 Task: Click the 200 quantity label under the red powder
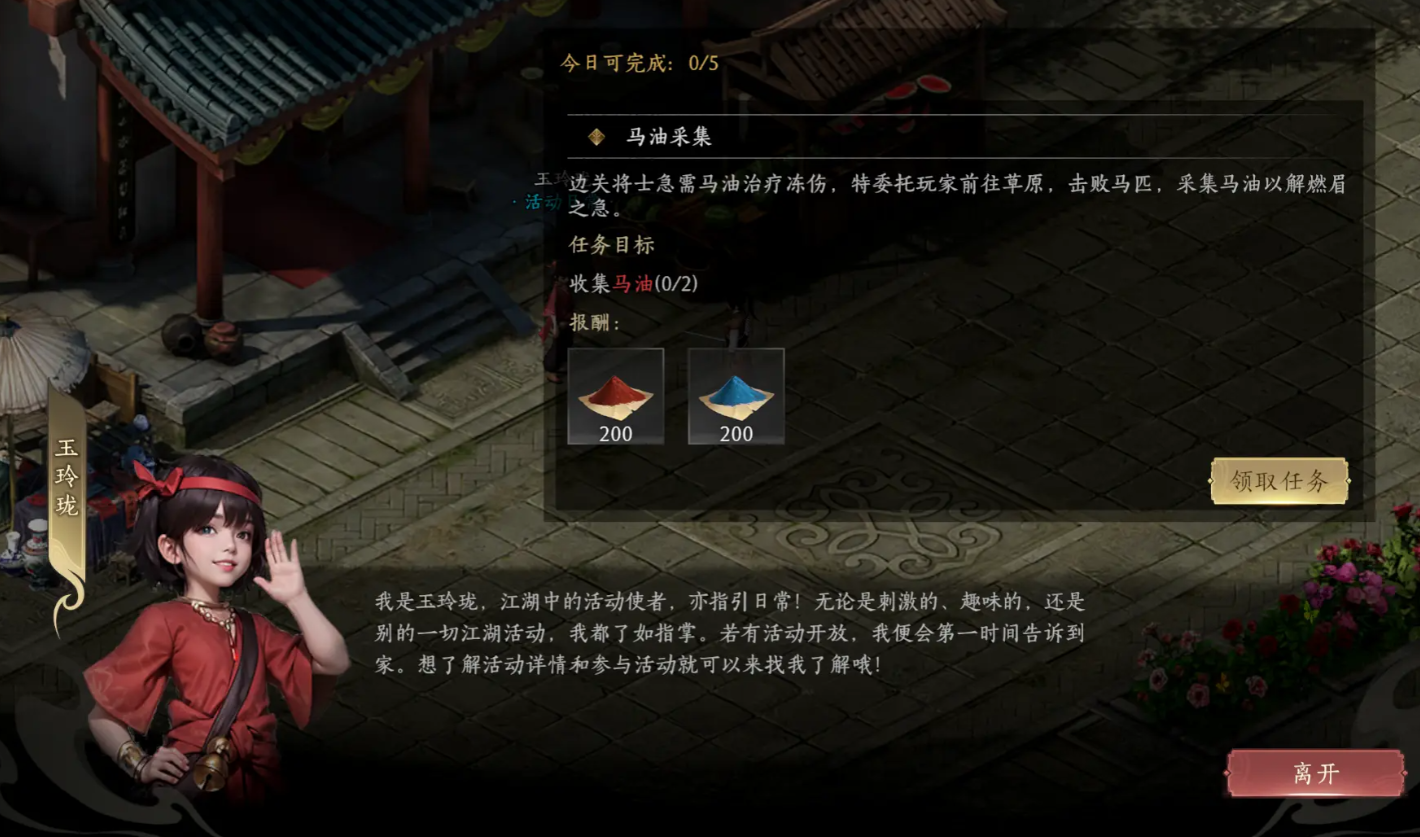click(x=614, y=434)
